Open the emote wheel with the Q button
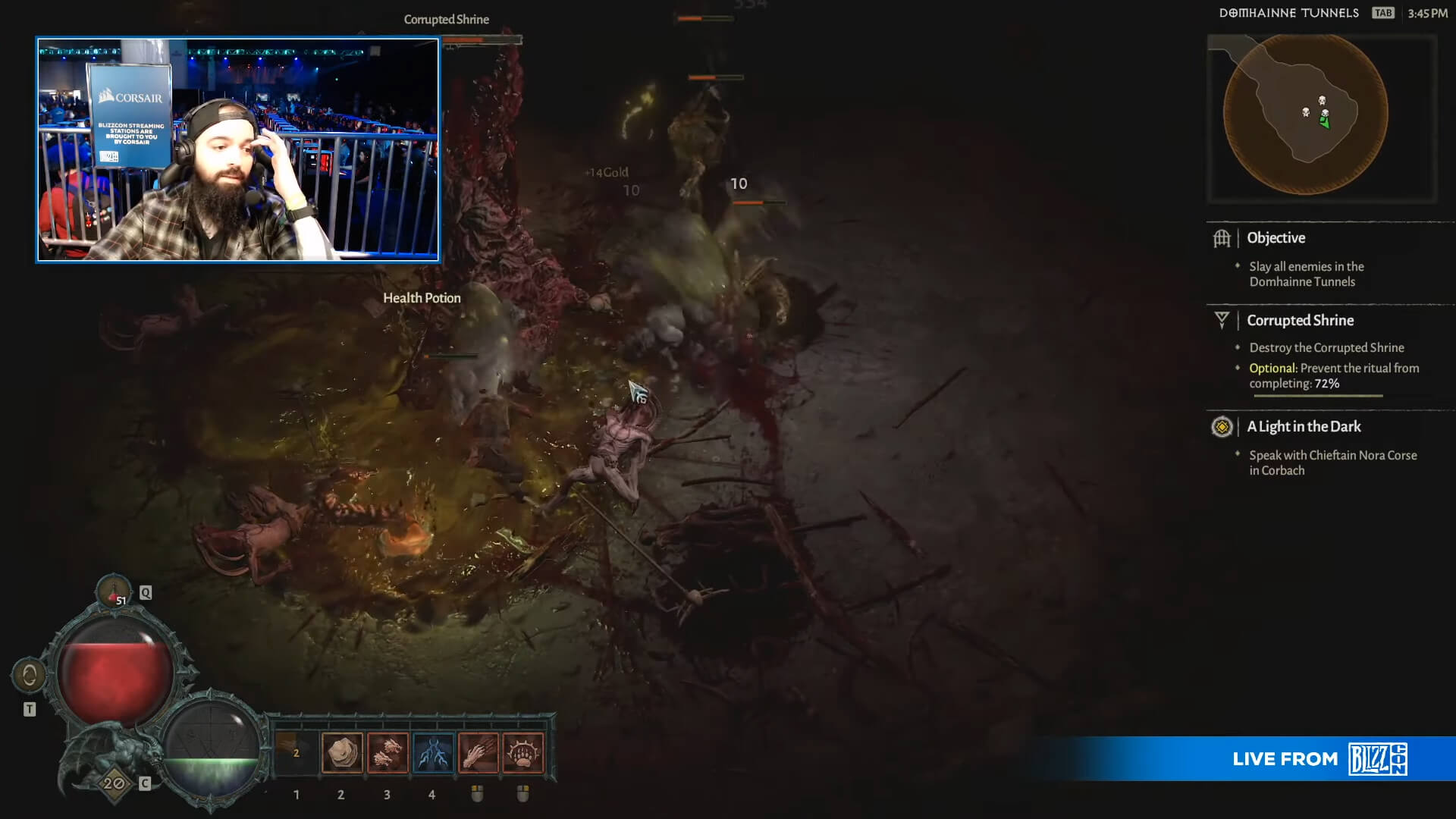 pyautogui.click(x=145, y=591)
